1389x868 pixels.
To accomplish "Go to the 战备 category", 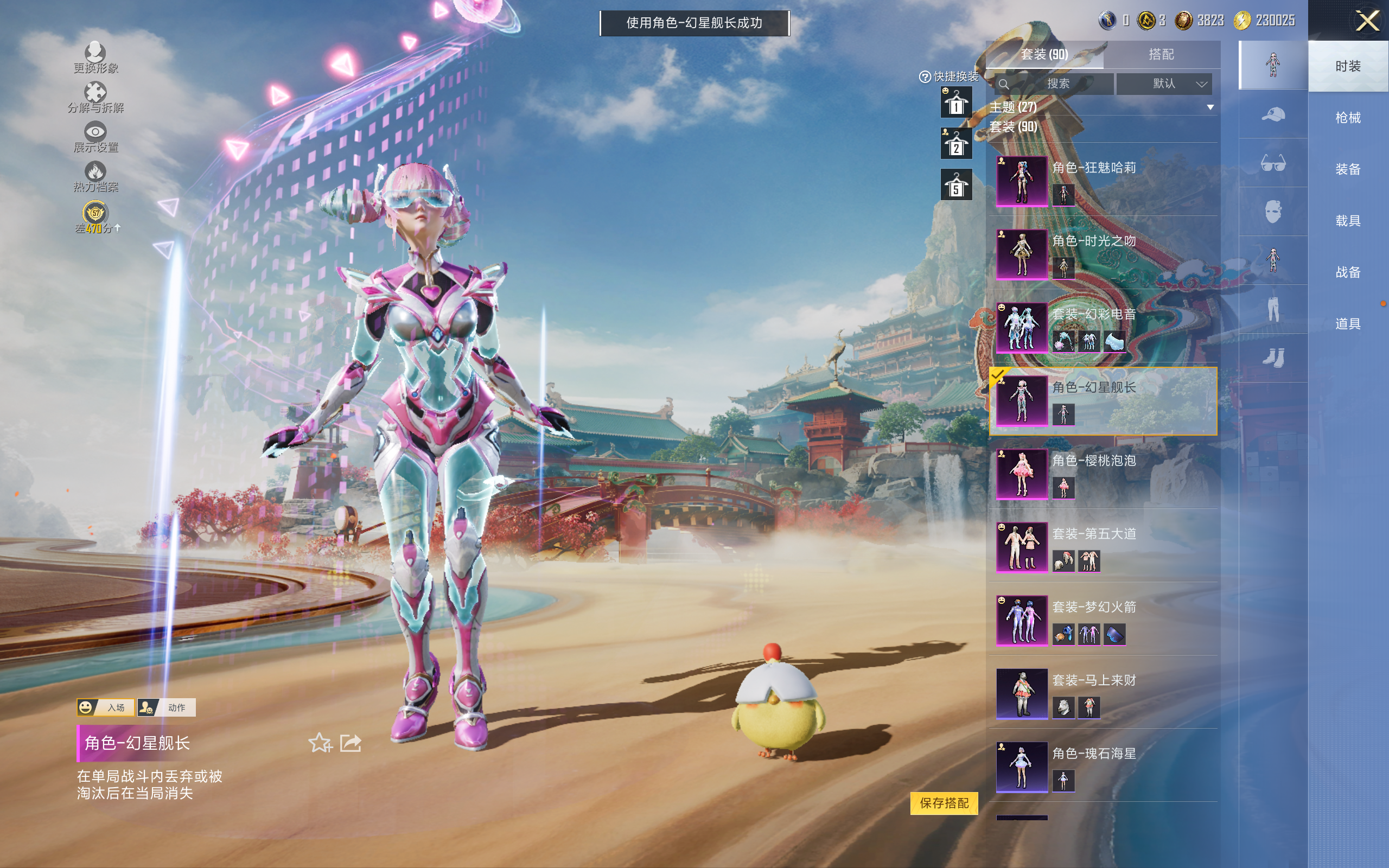I will 1347,272.
